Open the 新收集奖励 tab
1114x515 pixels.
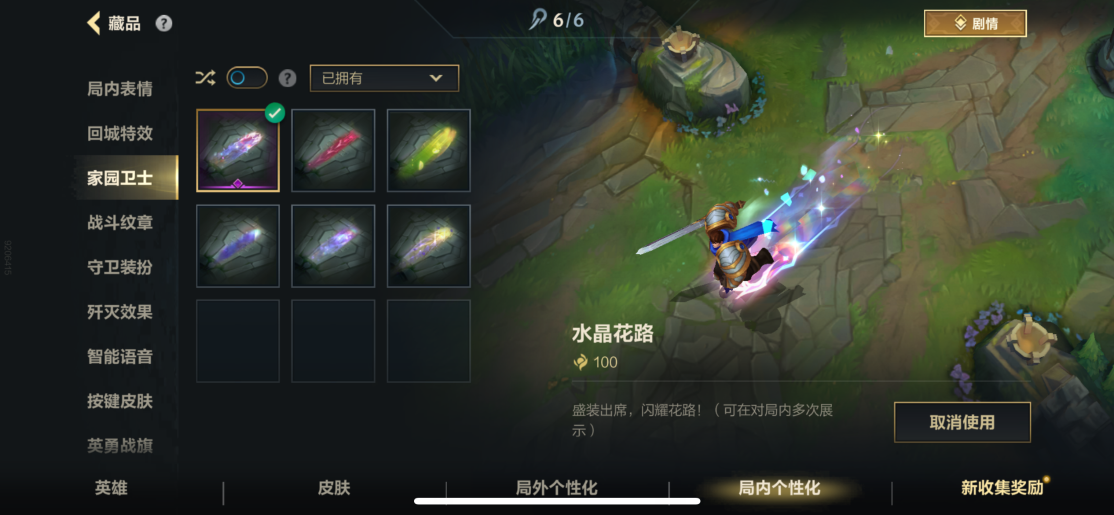[x=1002, y=488]
